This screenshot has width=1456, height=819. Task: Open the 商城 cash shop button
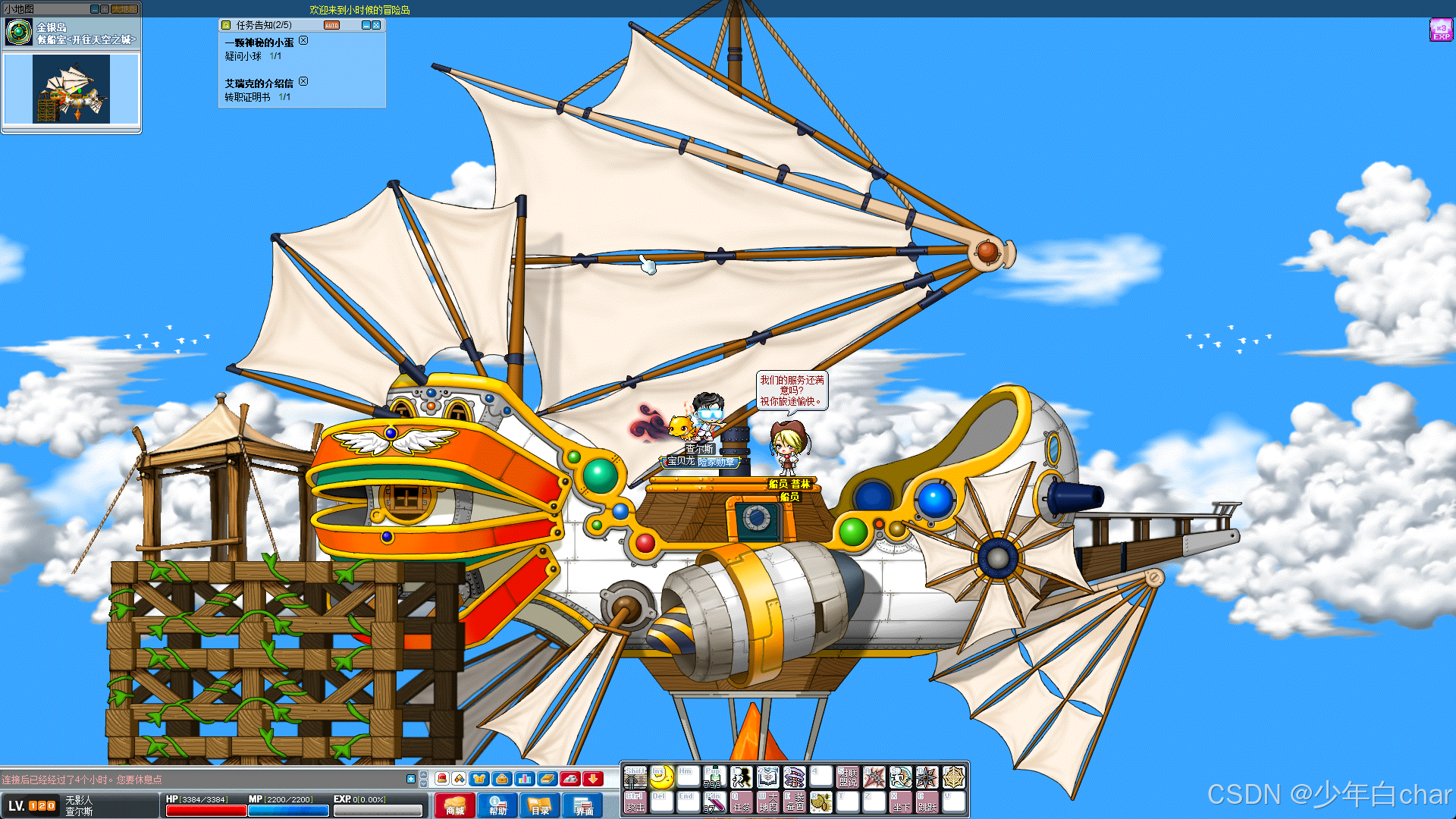(x=455, y=805)
